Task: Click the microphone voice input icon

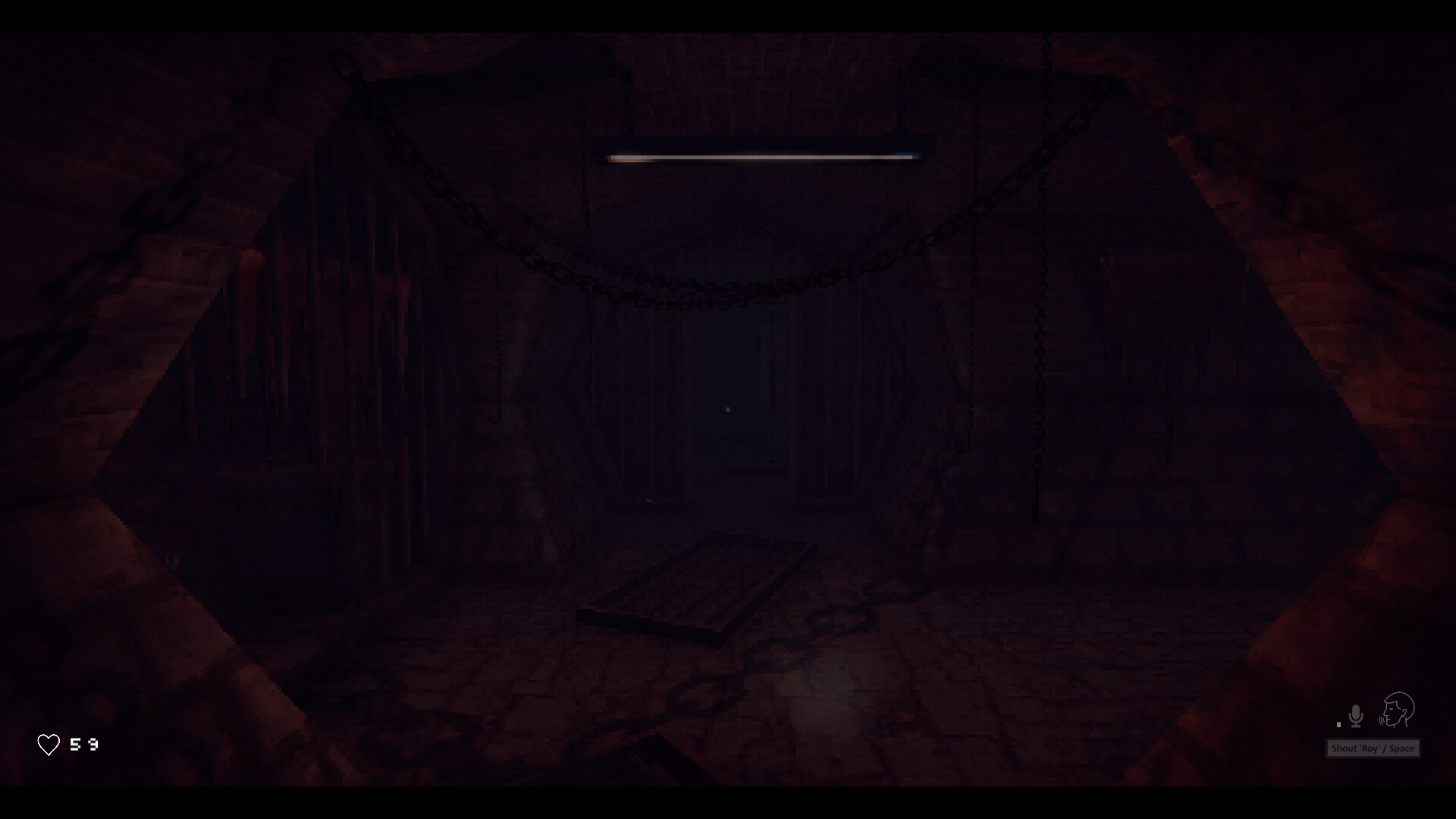Action: point(1356,716)
